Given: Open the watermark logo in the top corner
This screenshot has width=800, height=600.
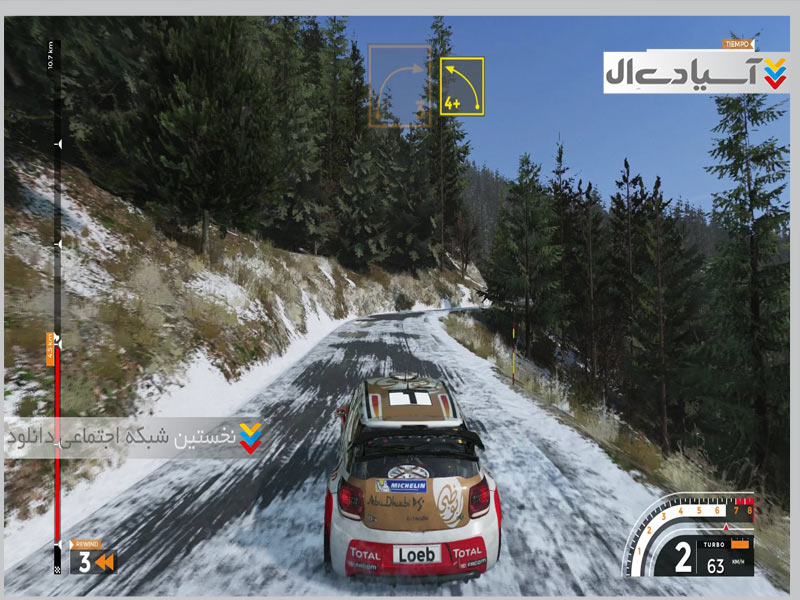Looking at the screenshot, I should [x=696, y=72].
